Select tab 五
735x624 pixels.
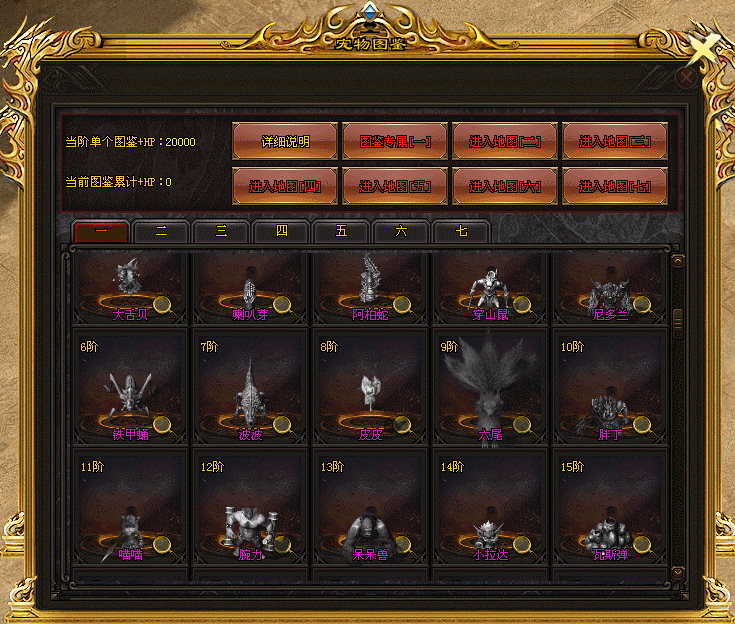click(341, 231)
